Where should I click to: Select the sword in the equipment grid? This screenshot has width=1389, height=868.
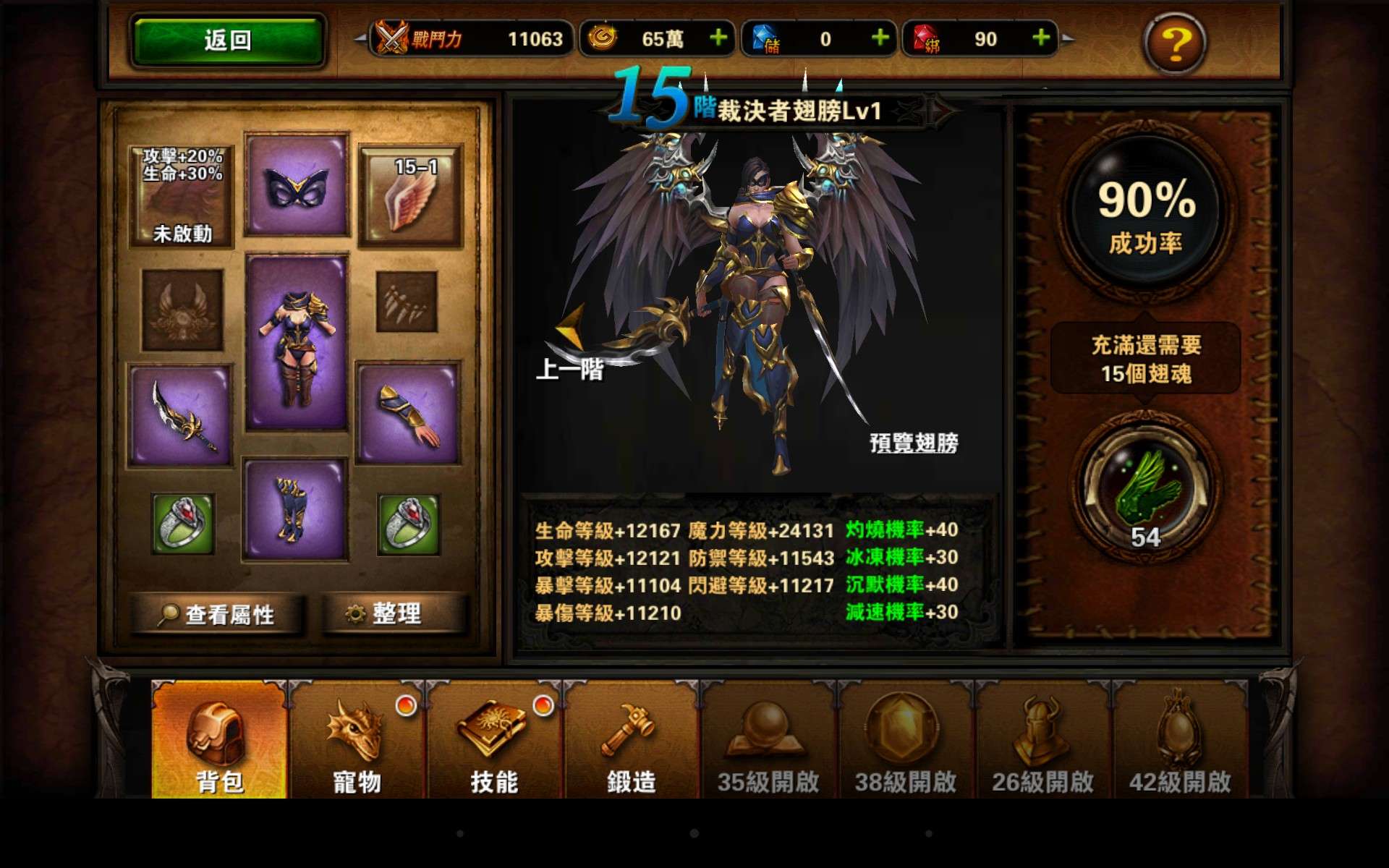179,414
